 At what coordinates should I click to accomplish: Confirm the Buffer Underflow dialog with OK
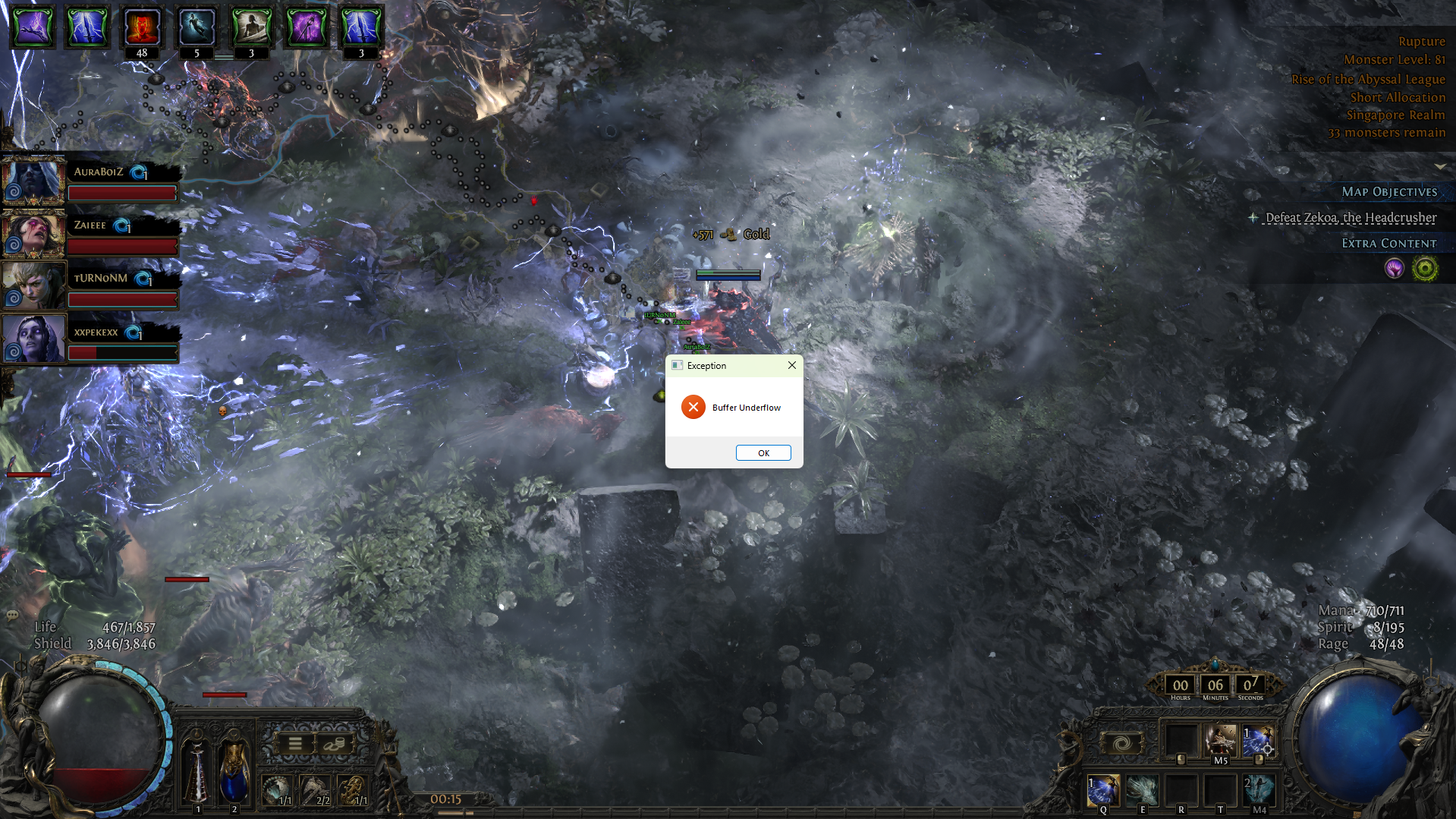[x=763, y=453]
